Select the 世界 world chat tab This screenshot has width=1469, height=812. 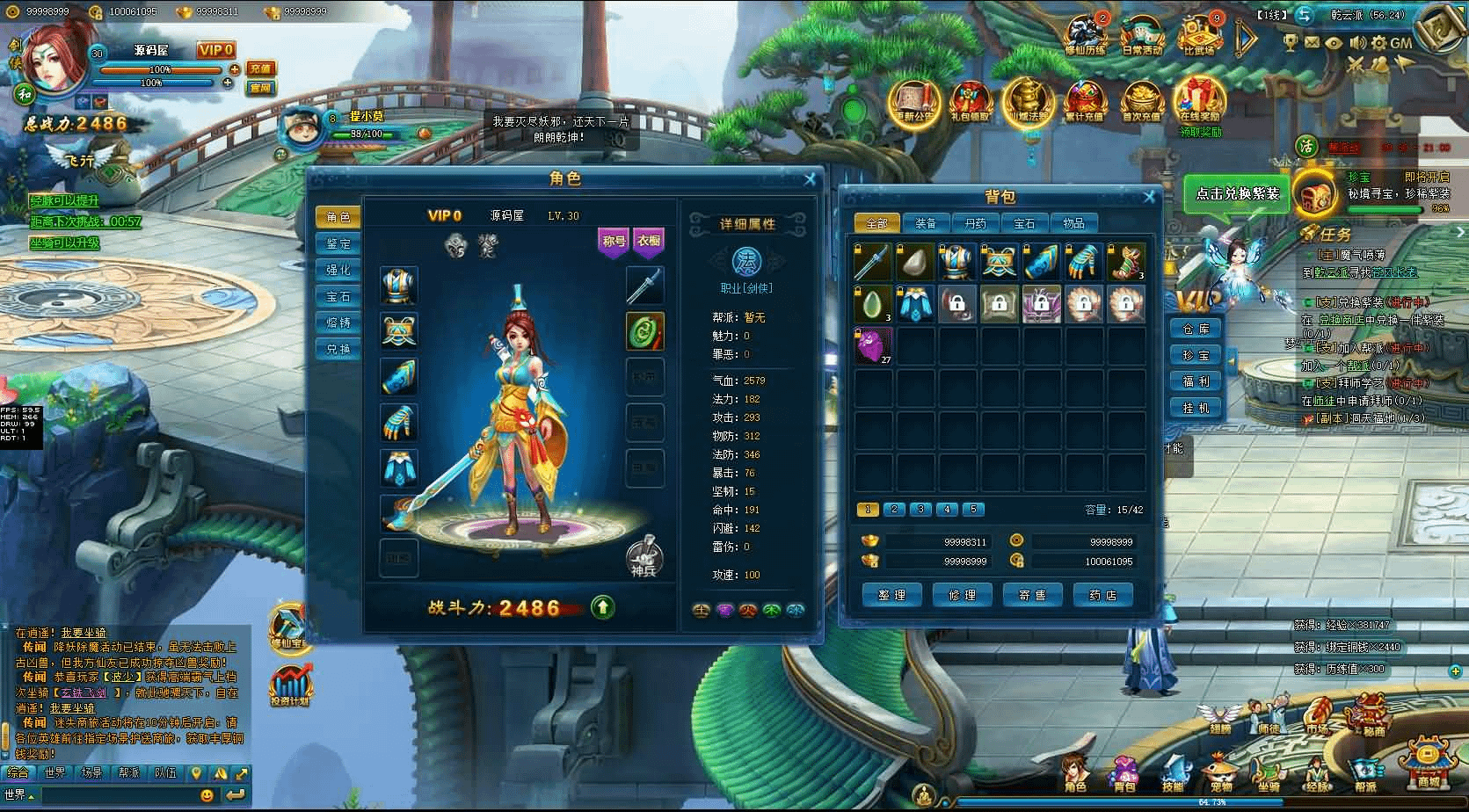click(x=55, y=773)
